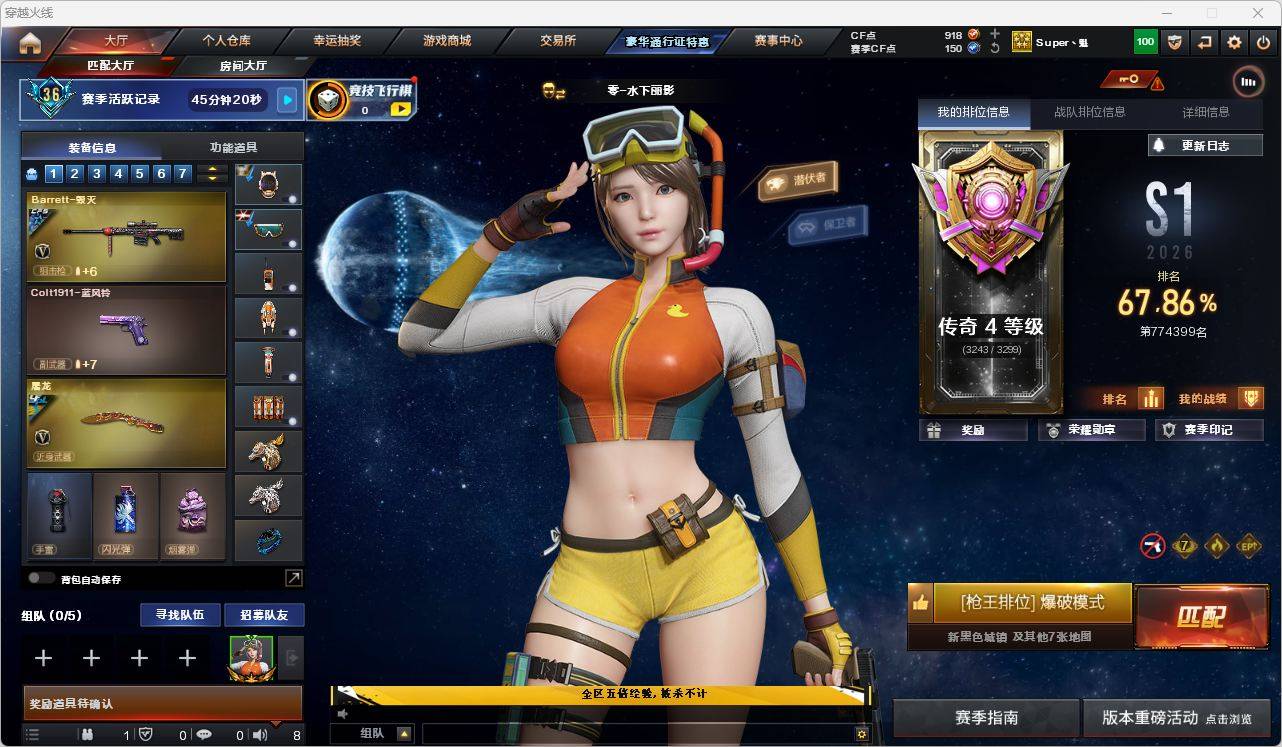
Task: Click a + slot to invite a teammate
Action: [43, 658]
